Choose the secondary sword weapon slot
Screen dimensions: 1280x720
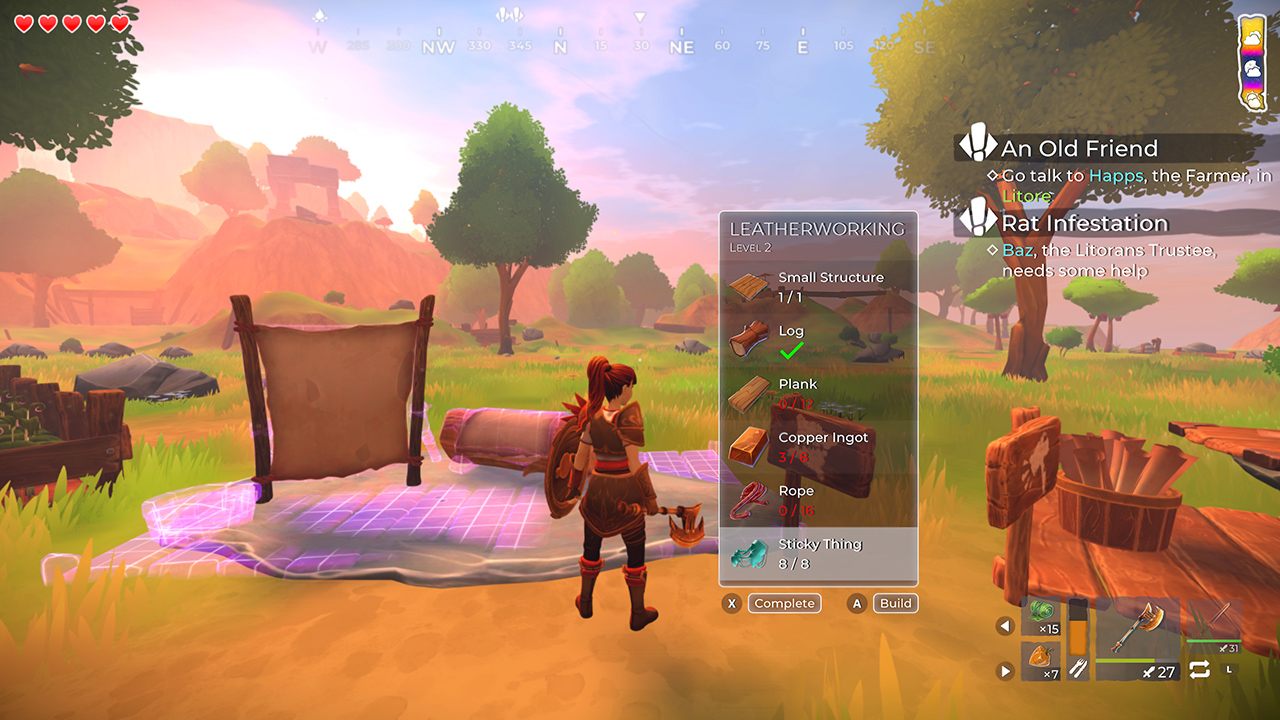click(1214, 624)
